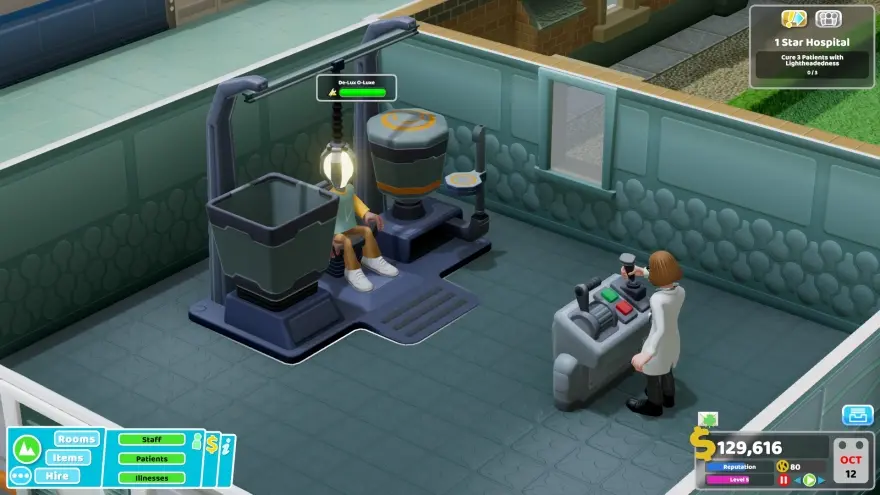Select the grey group tab icon
Image resolution: width=880 pixels, height=495 pixels.
point(828,19)
